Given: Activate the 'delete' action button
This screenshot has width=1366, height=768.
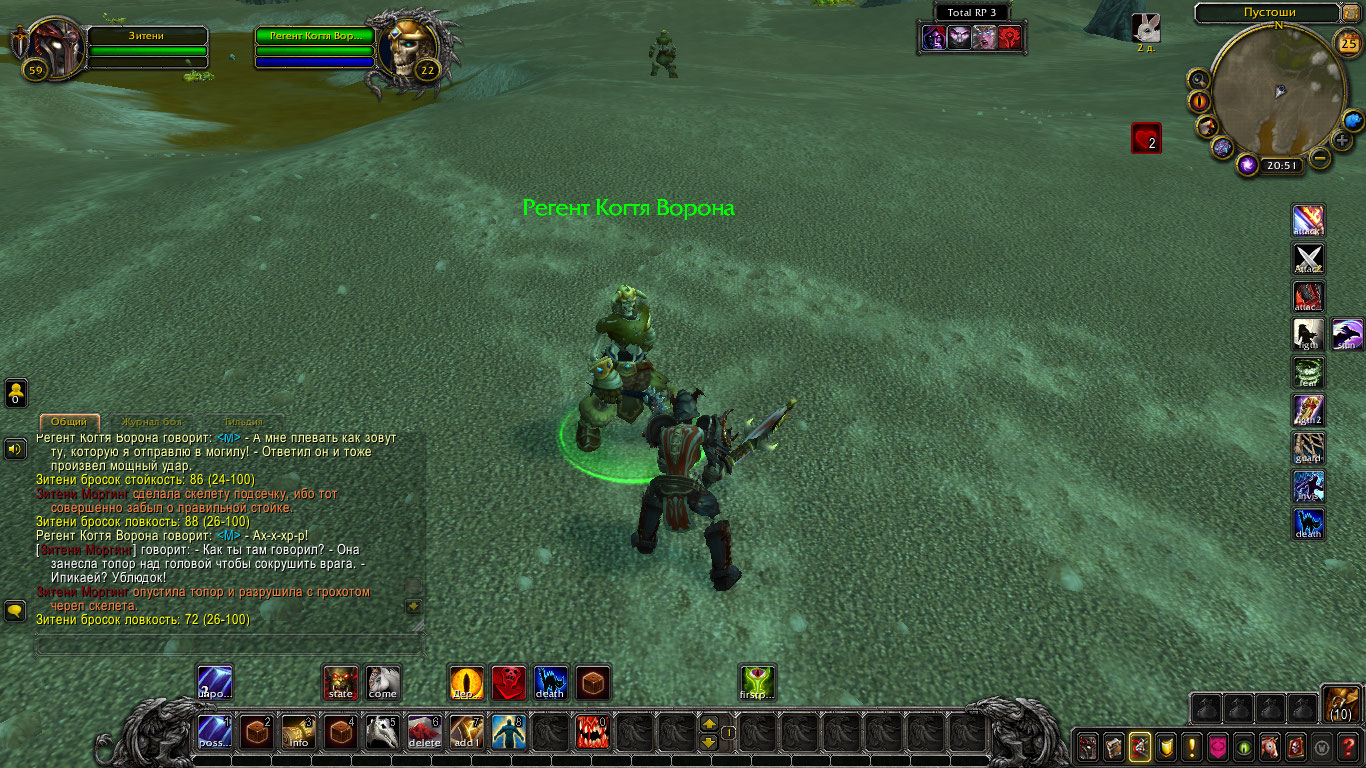Looking at the screenshot, I should tap(425, 733).
